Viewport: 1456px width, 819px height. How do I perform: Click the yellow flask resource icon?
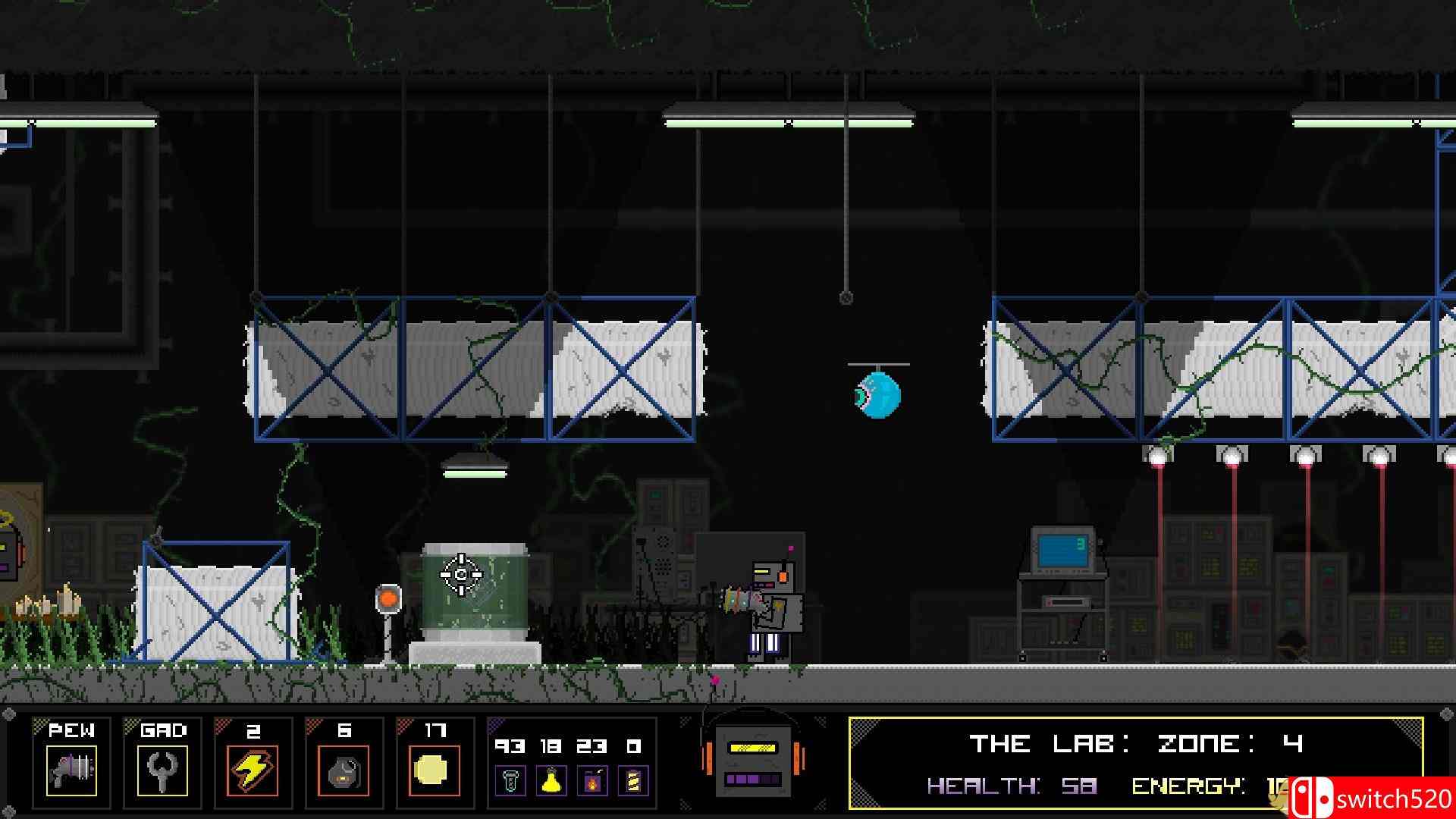click(x=551, y=780)
